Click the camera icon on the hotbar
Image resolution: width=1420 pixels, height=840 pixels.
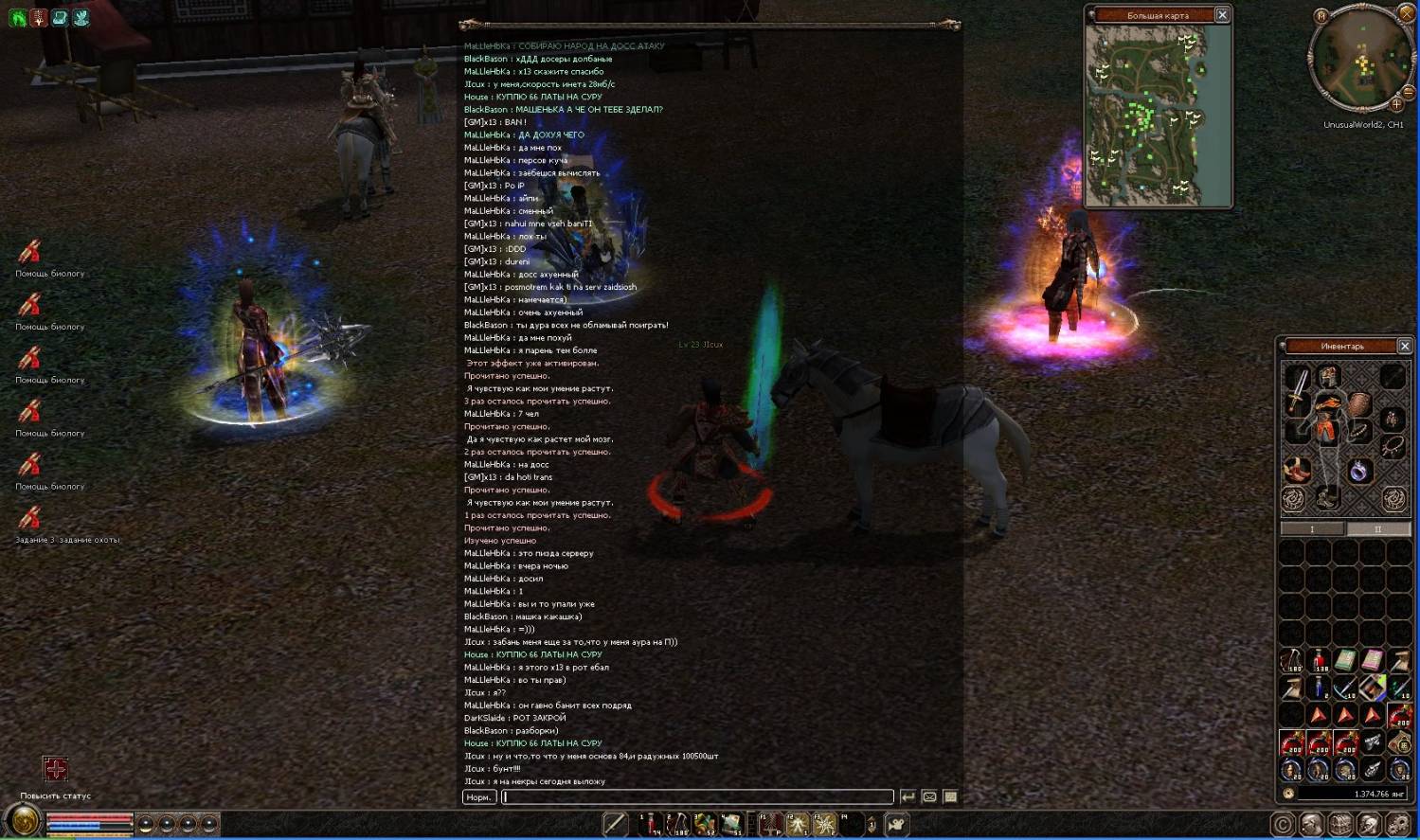click(x=895, y=825)
